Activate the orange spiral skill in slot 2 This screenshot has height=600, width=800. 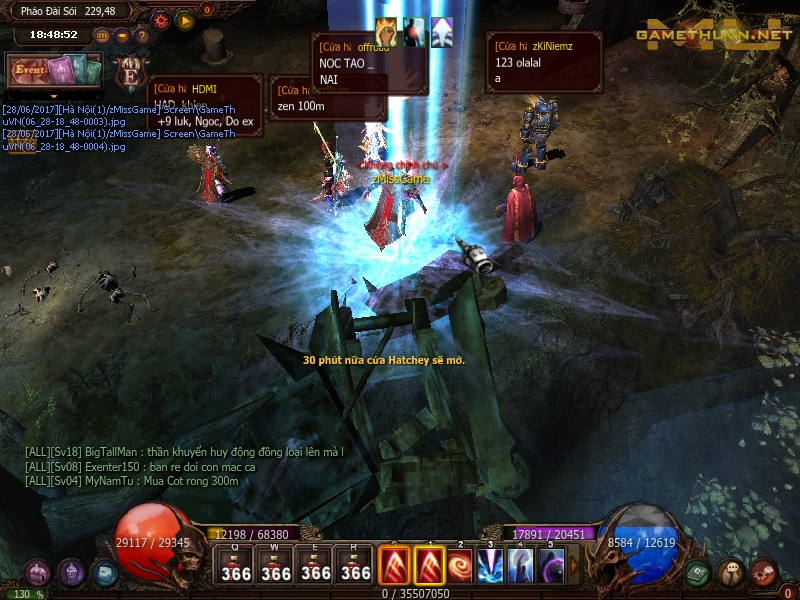(x=461, y=566)
